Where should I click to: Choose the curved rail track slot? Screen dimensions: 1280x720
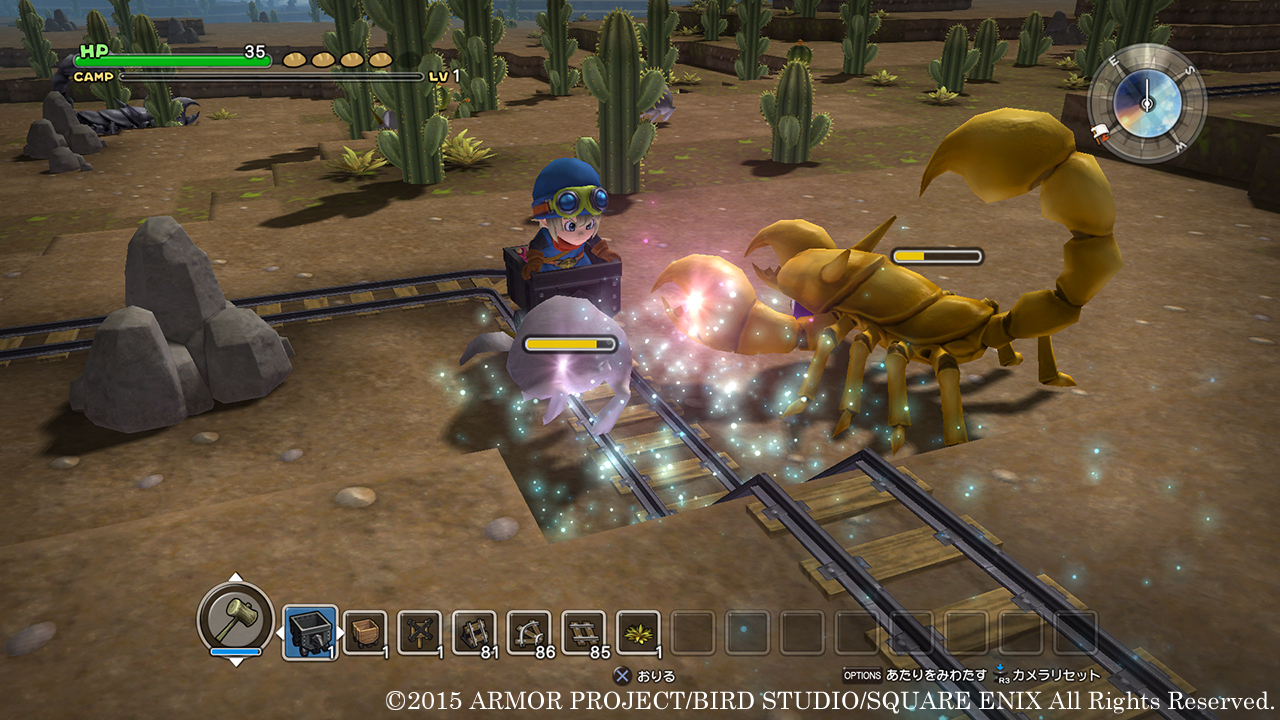[529, 632]
